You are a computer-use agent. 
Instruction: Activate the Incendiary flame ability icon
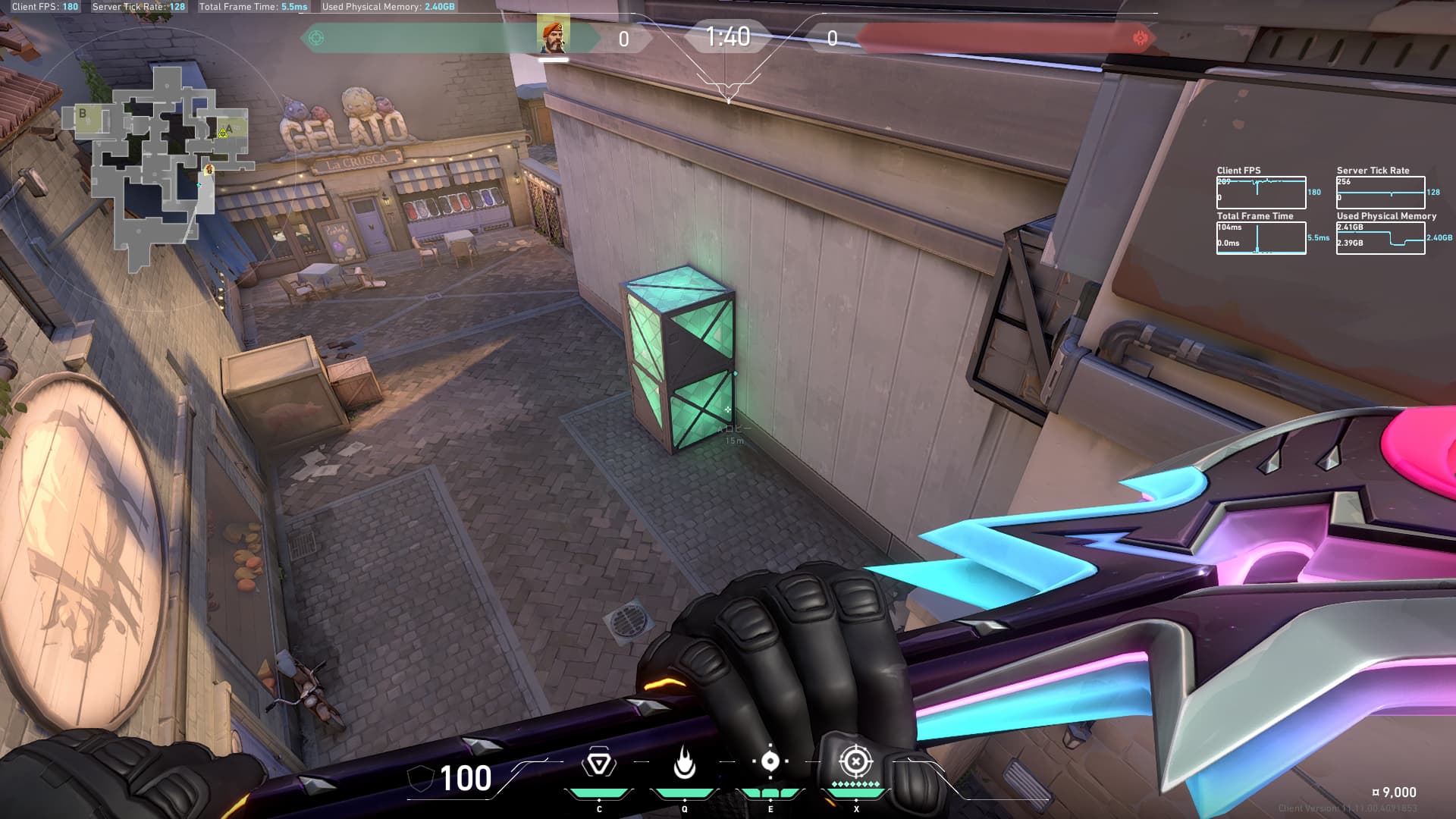coord(684,763)
